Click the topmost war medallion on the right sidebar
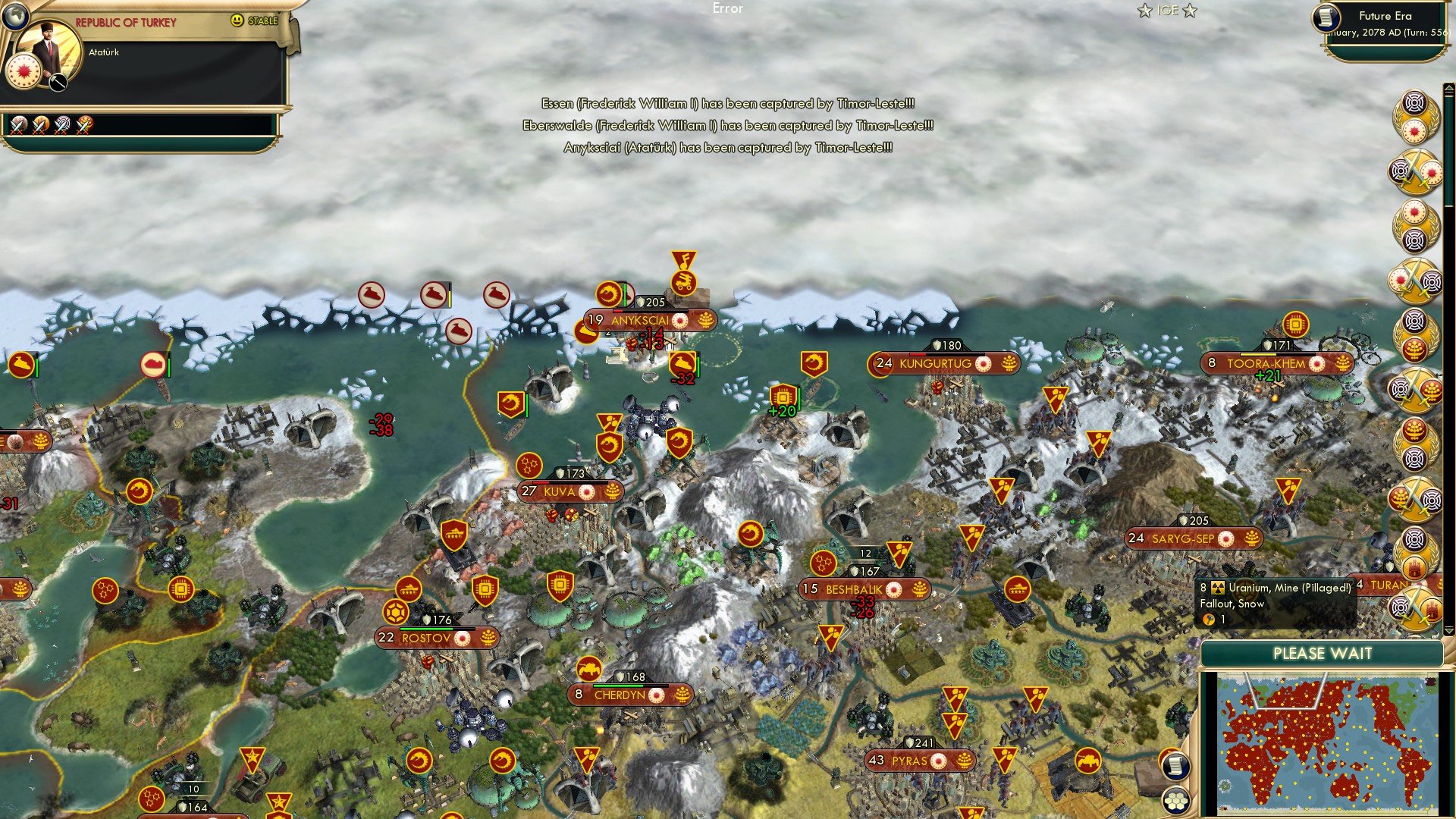 coord(1415,118)
